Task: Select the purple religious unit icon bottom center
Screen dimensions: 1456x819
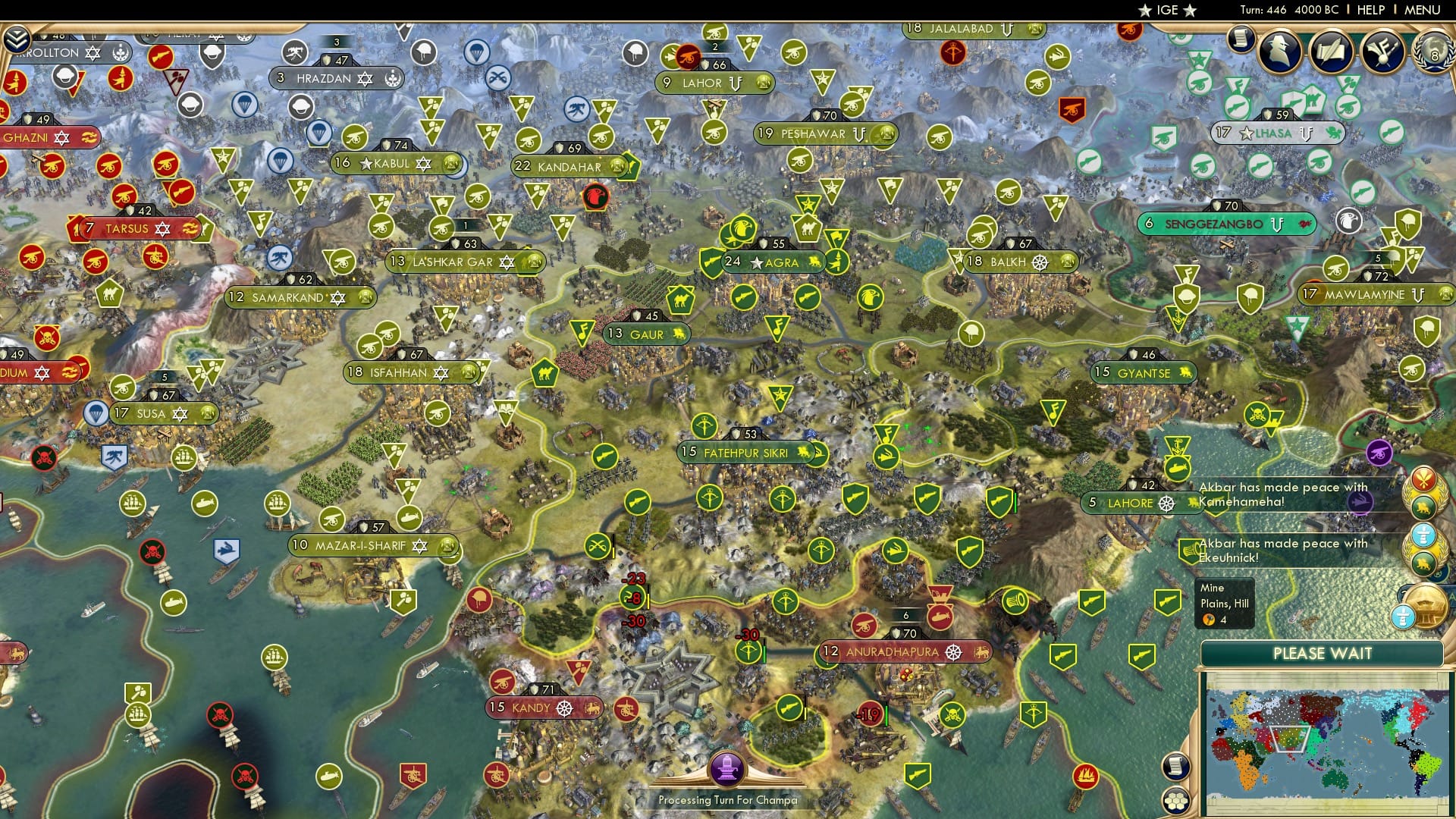Action: 728,767
